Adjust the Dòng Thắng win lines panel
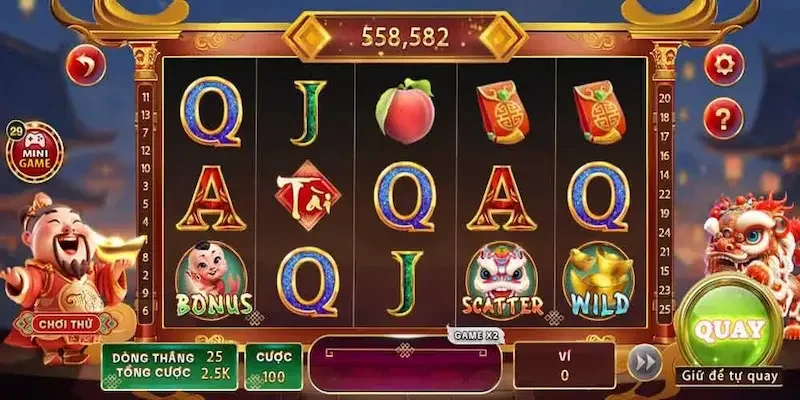Viewport: 800px width, 400px height. tap(168, 366)
